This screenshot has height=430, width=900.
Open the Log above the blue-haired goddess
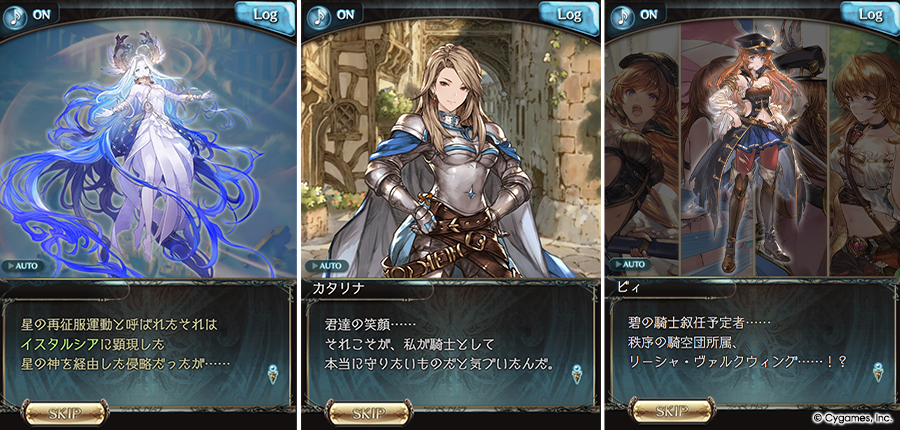point(265,14)
